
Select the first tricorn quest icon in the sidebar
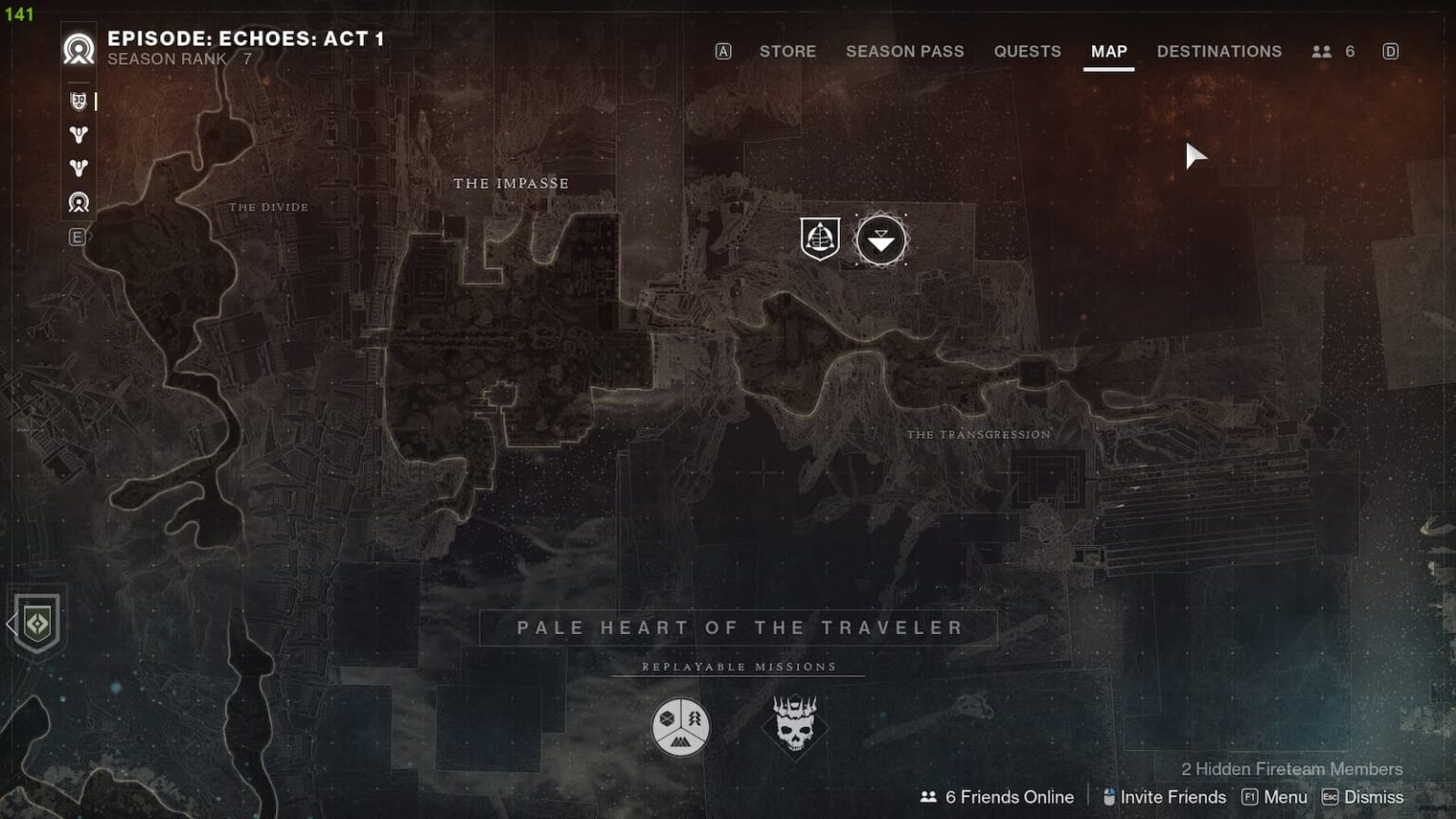tap(79, 135)
